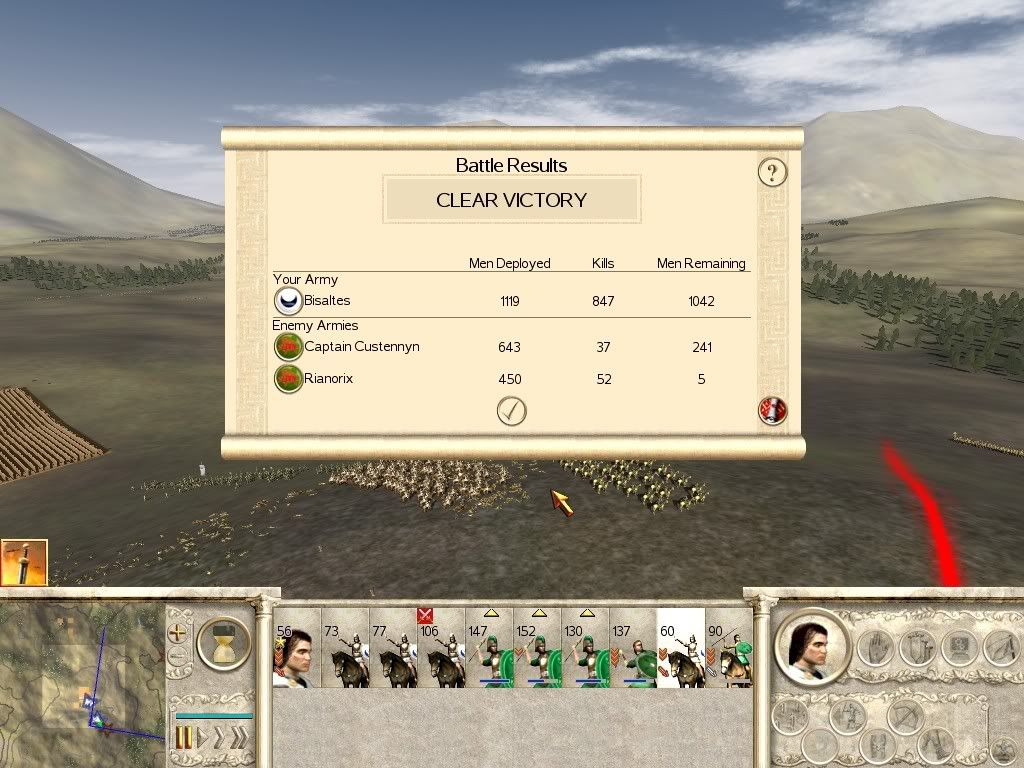
Task: Click the red round icon on the results scroll
Action: [x=772, y=410]
